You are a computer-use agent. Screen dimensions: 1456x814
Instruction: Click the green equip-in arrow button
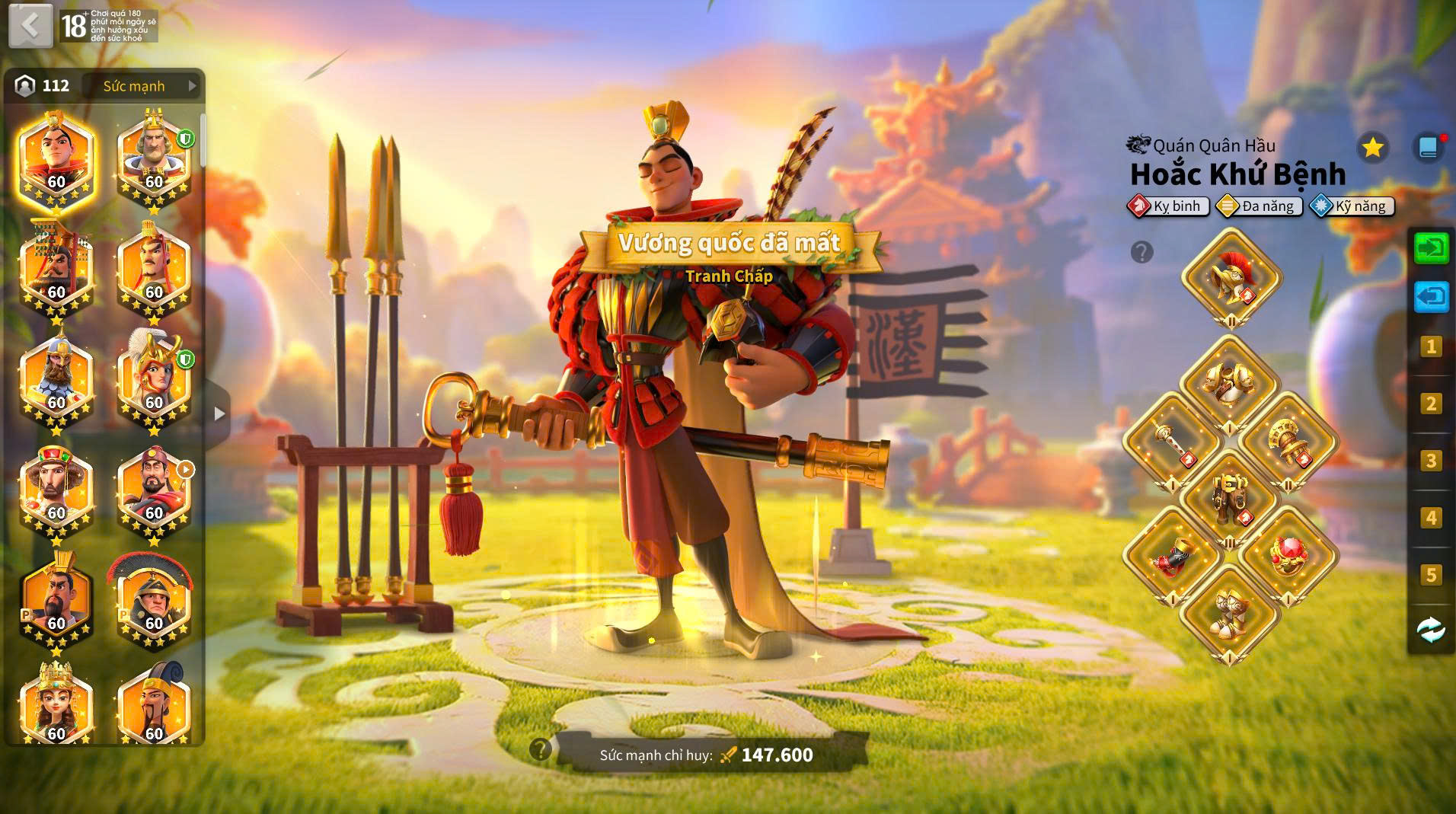[x=1431, y=248]
